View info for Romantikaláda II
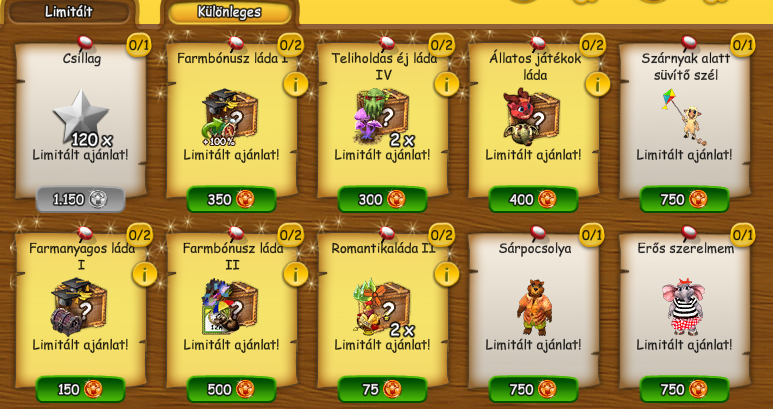Image resolution: width=773 pixels, height=409 pixels. point(446,274)
